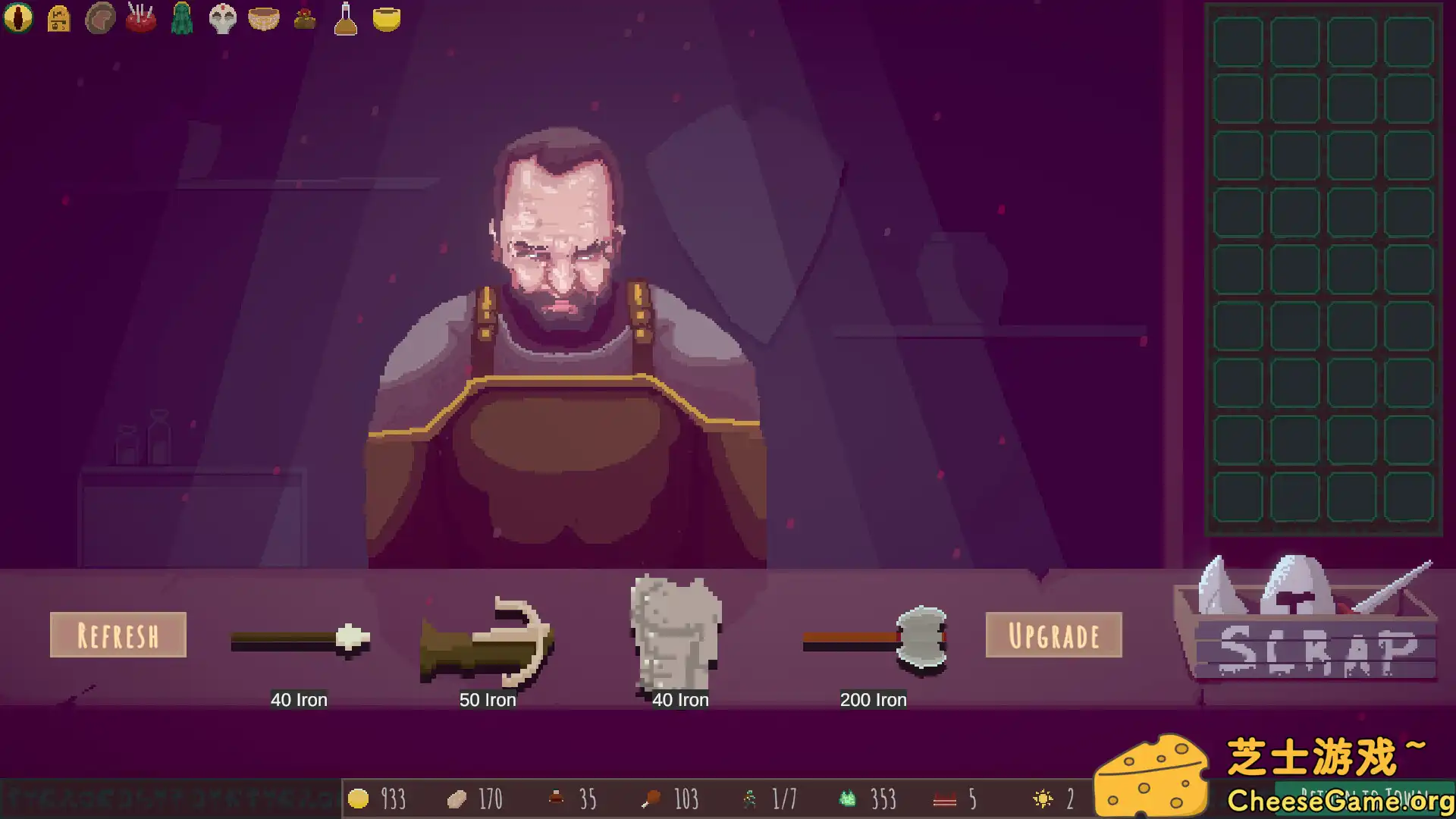Viewport: 1456px width, 819px height.
Task: Click the green souls counter icon
Action: [x=847, y=798]
